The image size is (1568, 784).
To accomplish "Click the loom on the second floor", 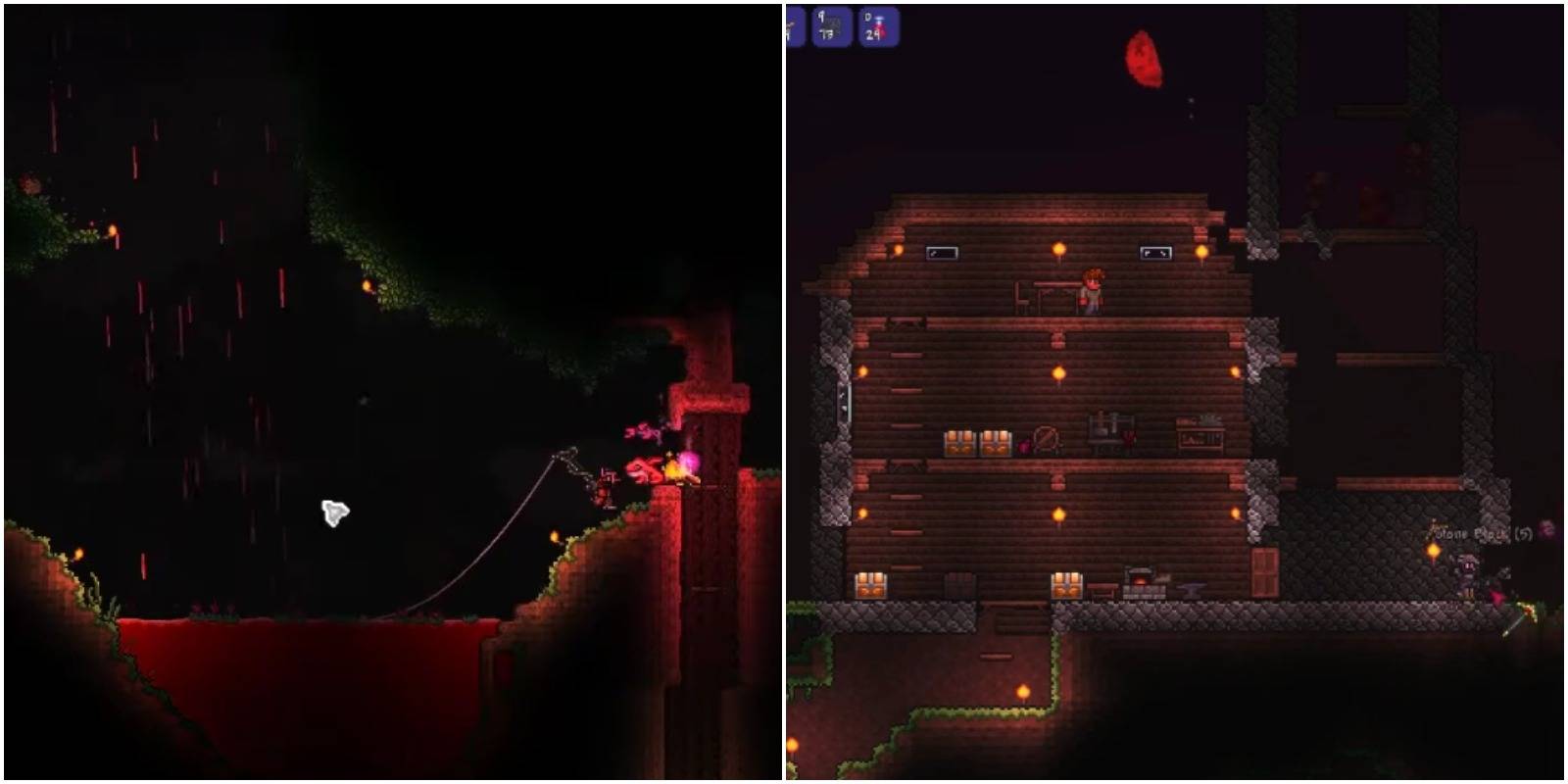I will [x=1106, y=431].
